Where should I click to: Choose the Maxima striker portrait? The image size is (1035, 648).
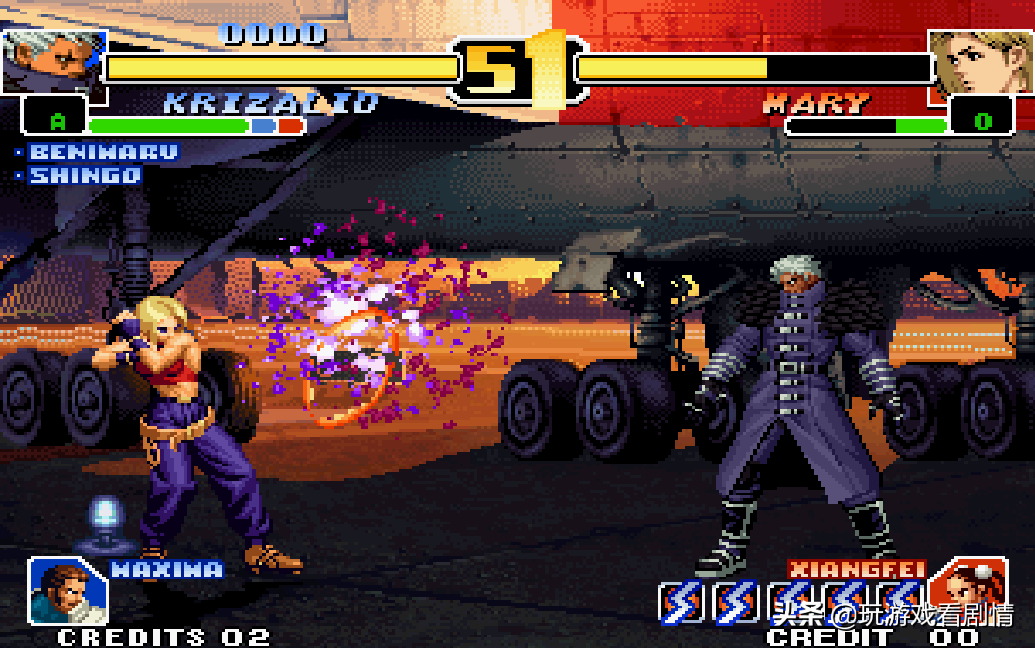pyautogui.click(x=67, y=590)
